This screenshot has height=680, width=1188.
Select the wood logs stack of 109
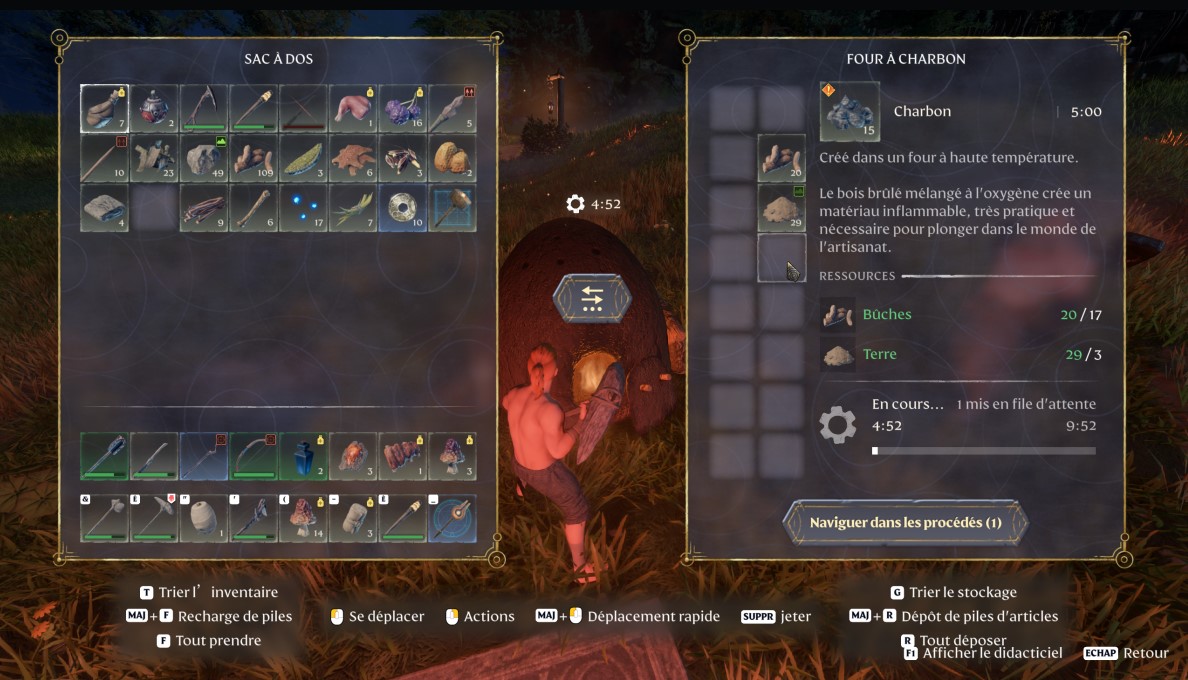(x=253, y=158)
